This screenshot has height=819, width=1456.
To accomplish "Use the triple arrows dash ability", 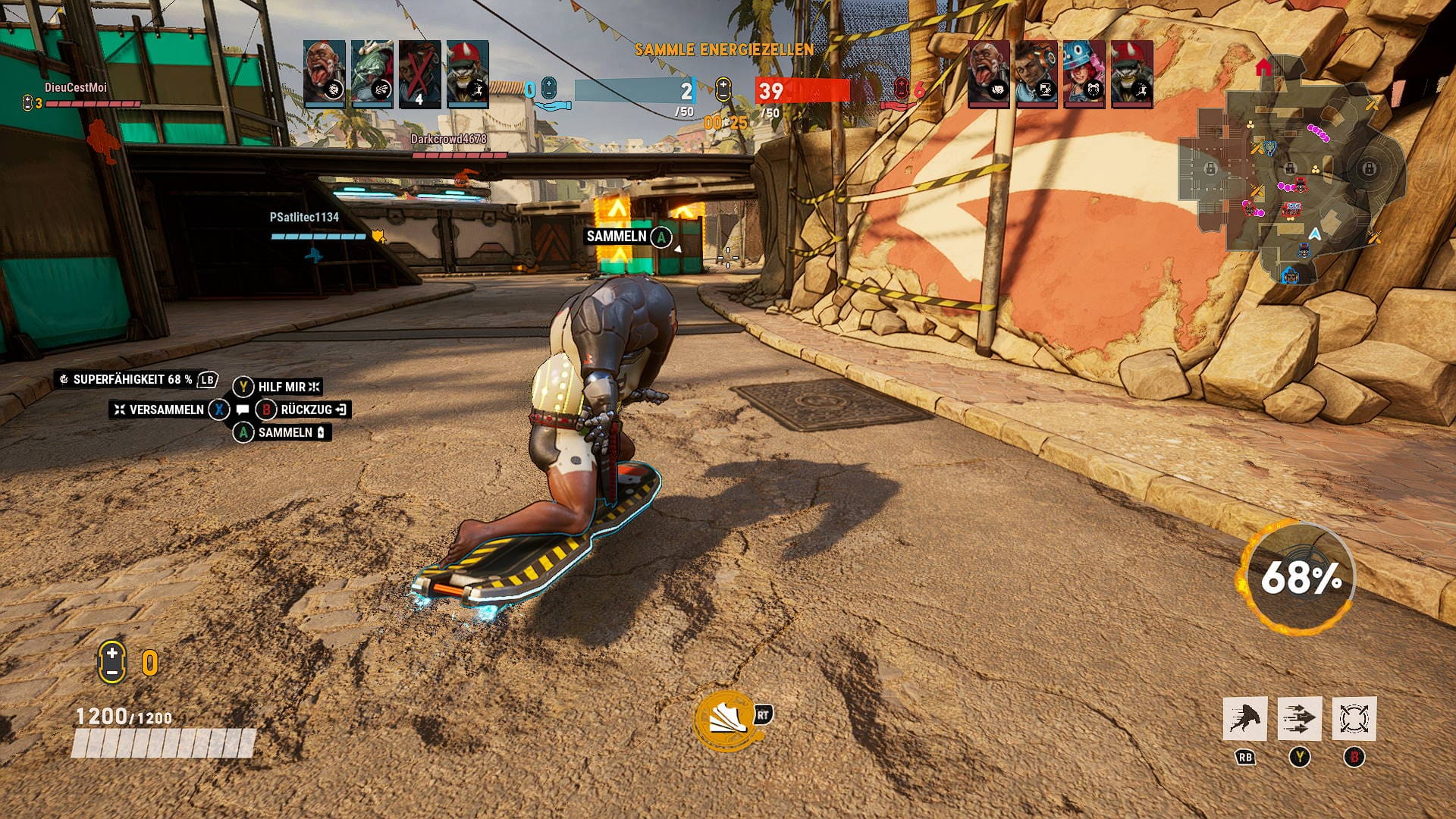I will (1299, 718).
